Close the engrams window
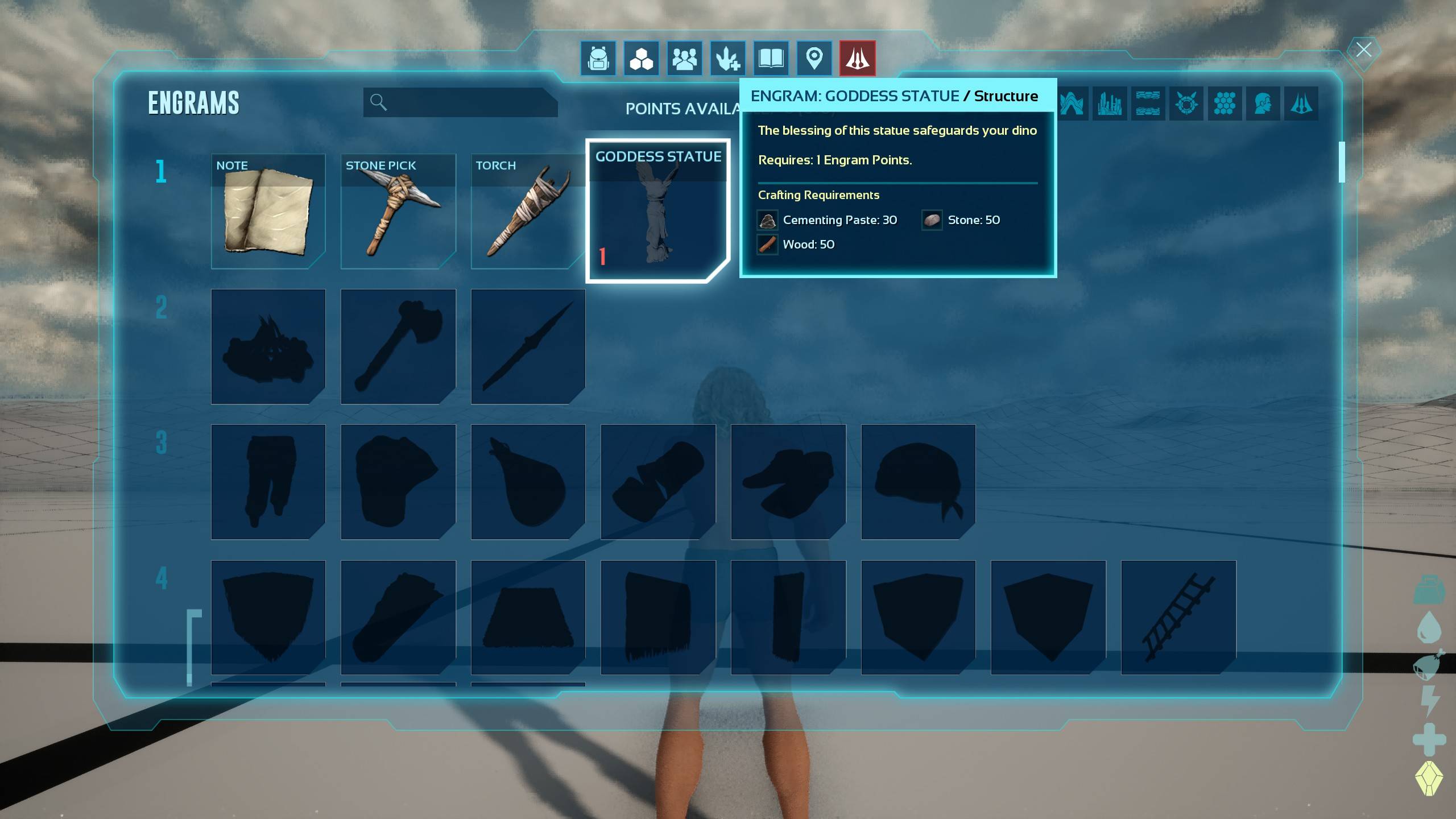Screen dimensions: 1456x819 (x=1363, y=50)
